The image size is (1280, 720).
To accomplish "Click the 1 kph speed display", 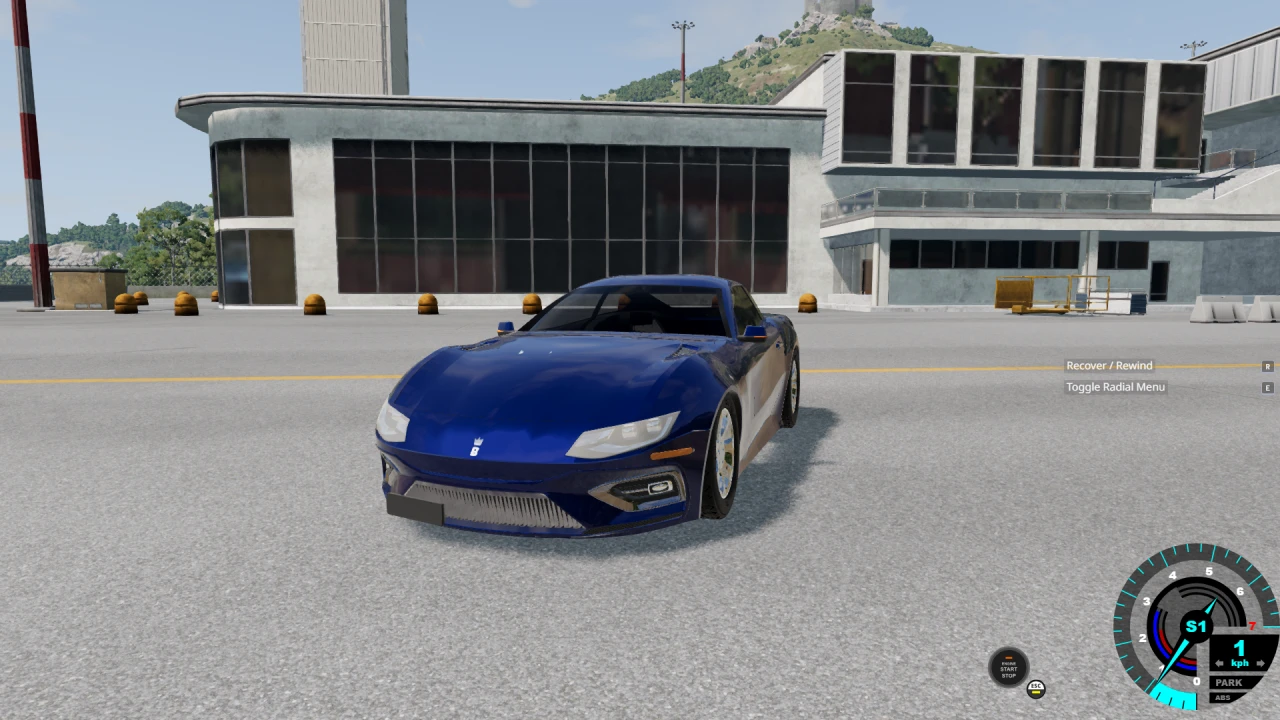I will click(1239, 648).
